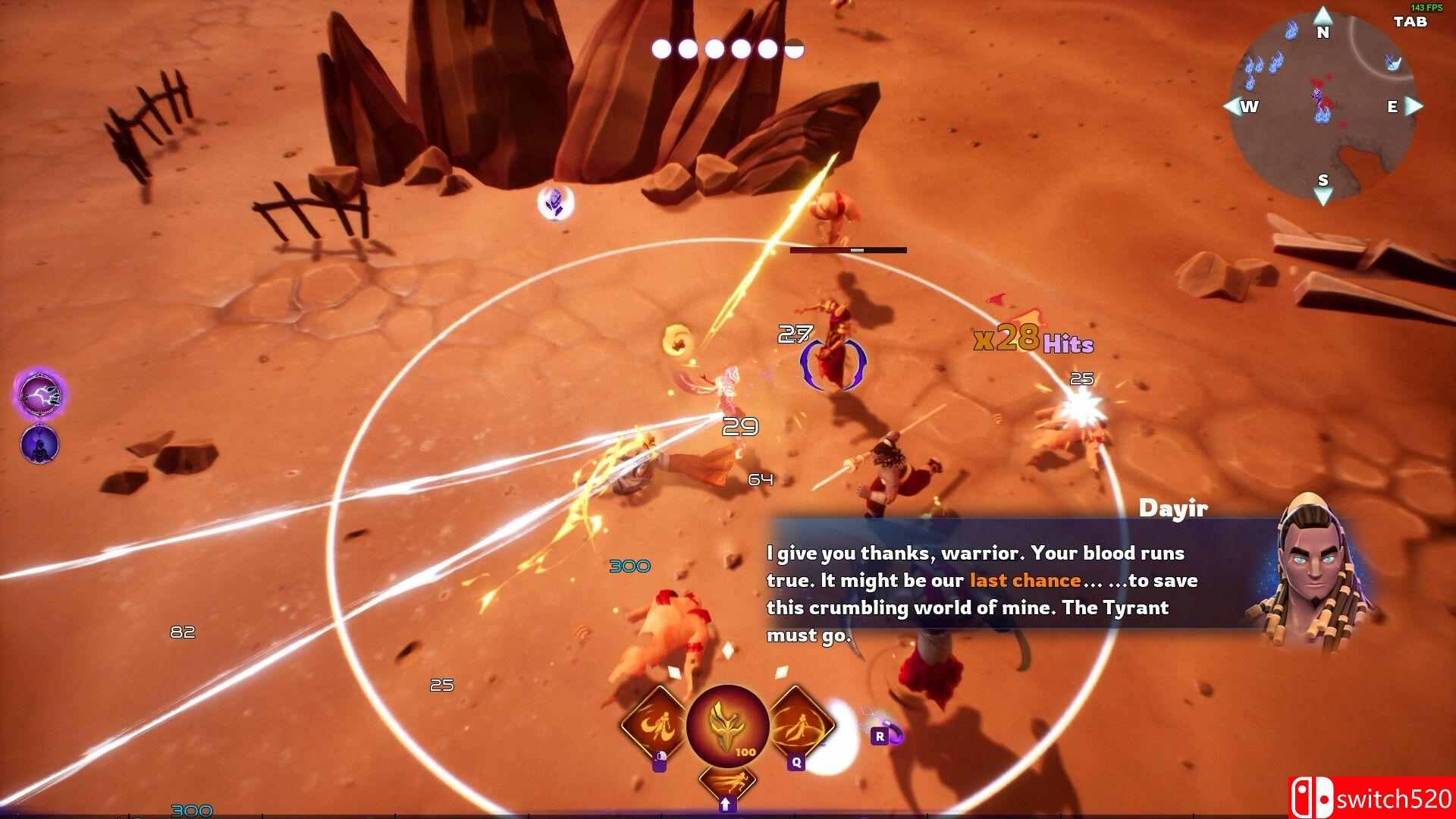Open the circular minimap
The width and height of the screenshot is (1456, 819).
[1323, 106]
